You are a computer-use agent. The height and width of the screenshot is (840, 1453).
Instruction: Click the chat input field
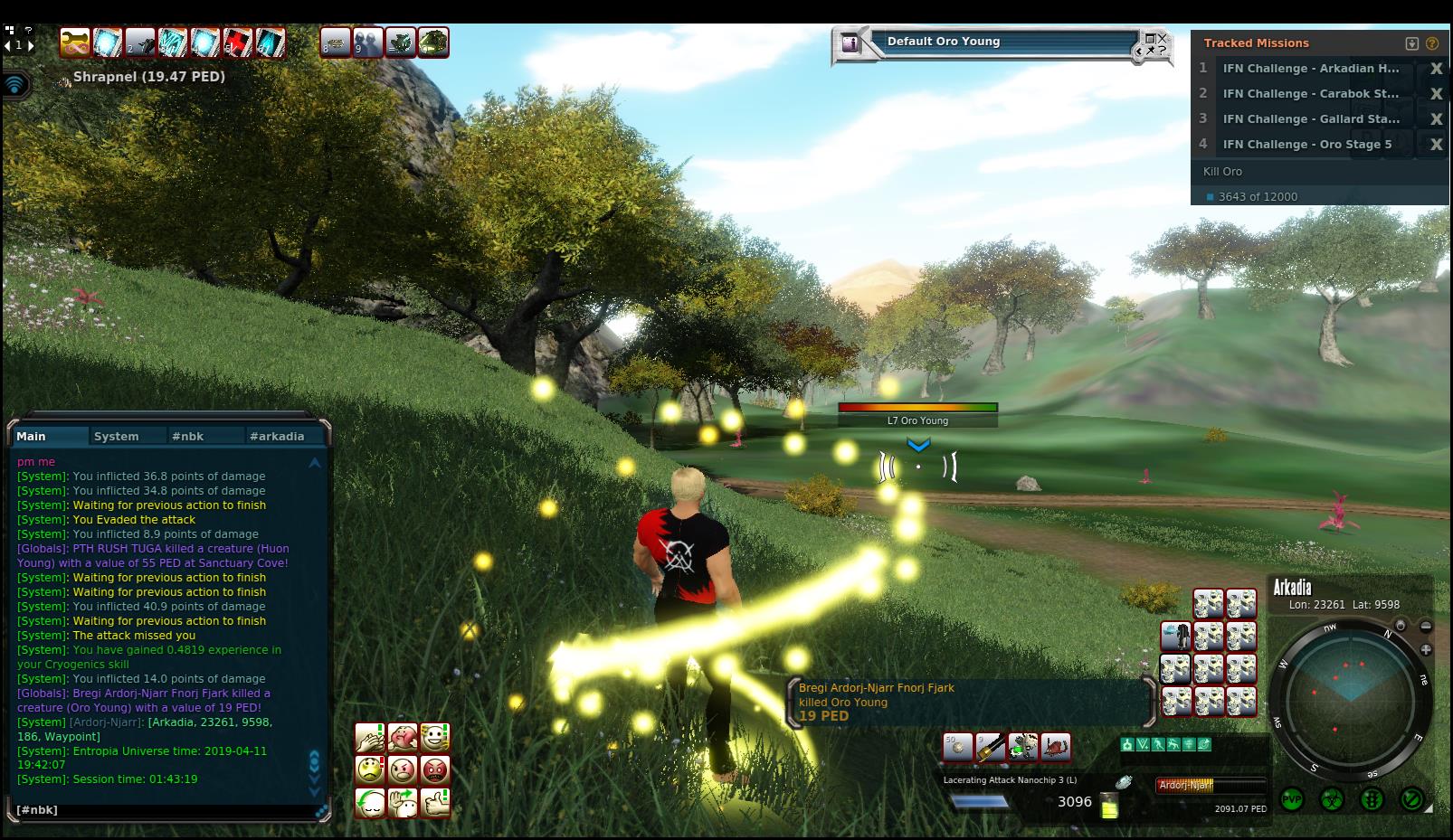pos(163,810)
